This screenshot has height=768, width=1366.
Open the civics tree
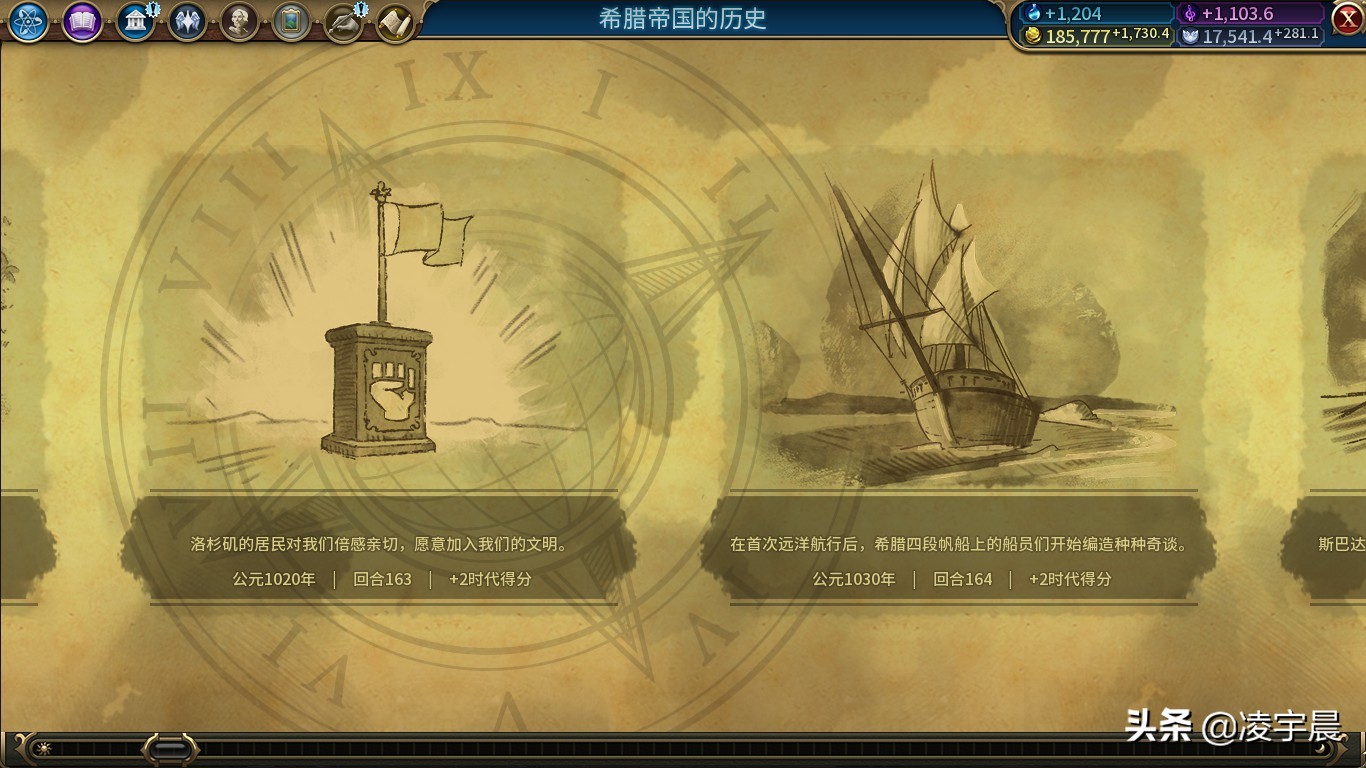point(82,22)
